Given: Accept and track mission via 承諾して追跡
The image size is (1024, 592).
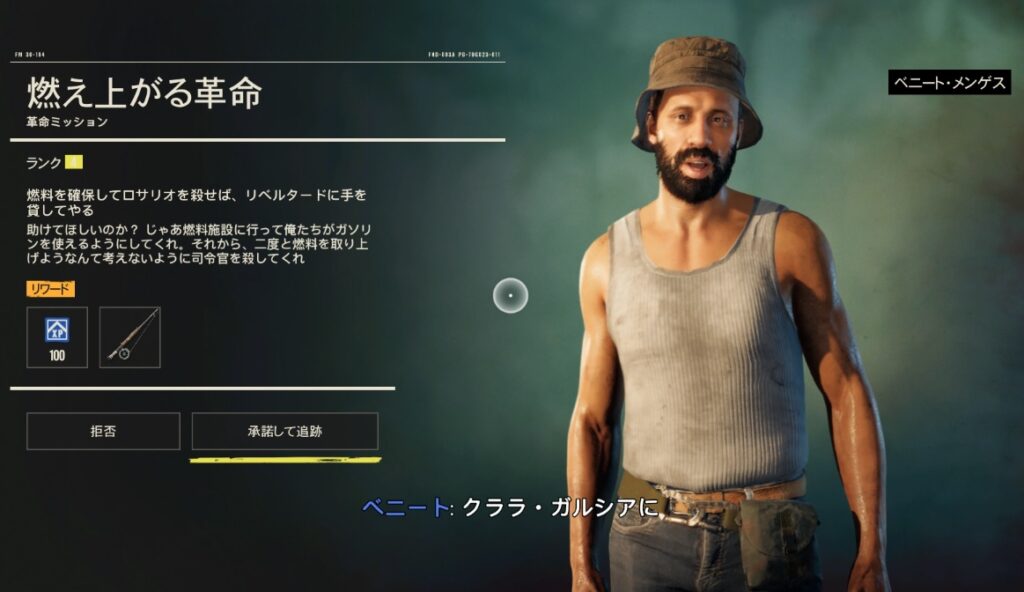Looking at the screenshot, I should (x=285, y=431).
